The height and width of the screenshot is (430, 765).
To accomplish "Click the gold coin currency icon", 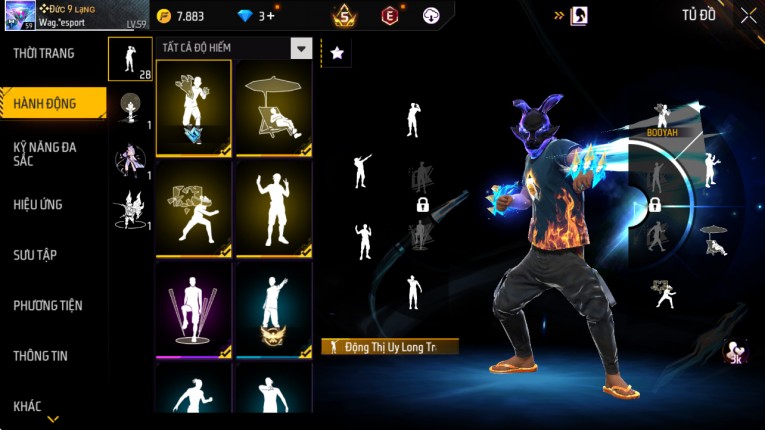I will 164,16.
